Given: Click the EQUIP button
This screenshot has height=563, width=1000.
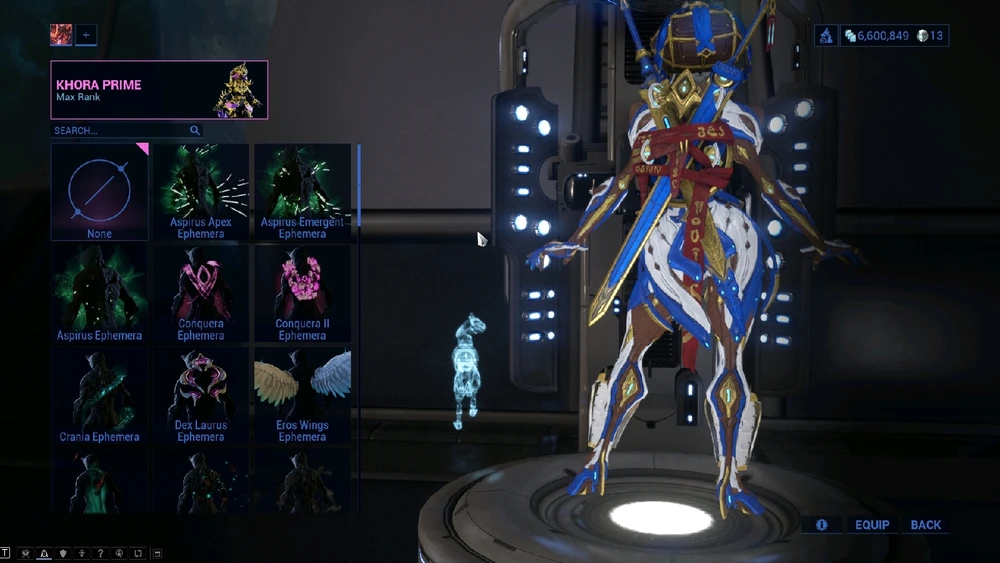Looking at the screenshot, I should 872,525.
